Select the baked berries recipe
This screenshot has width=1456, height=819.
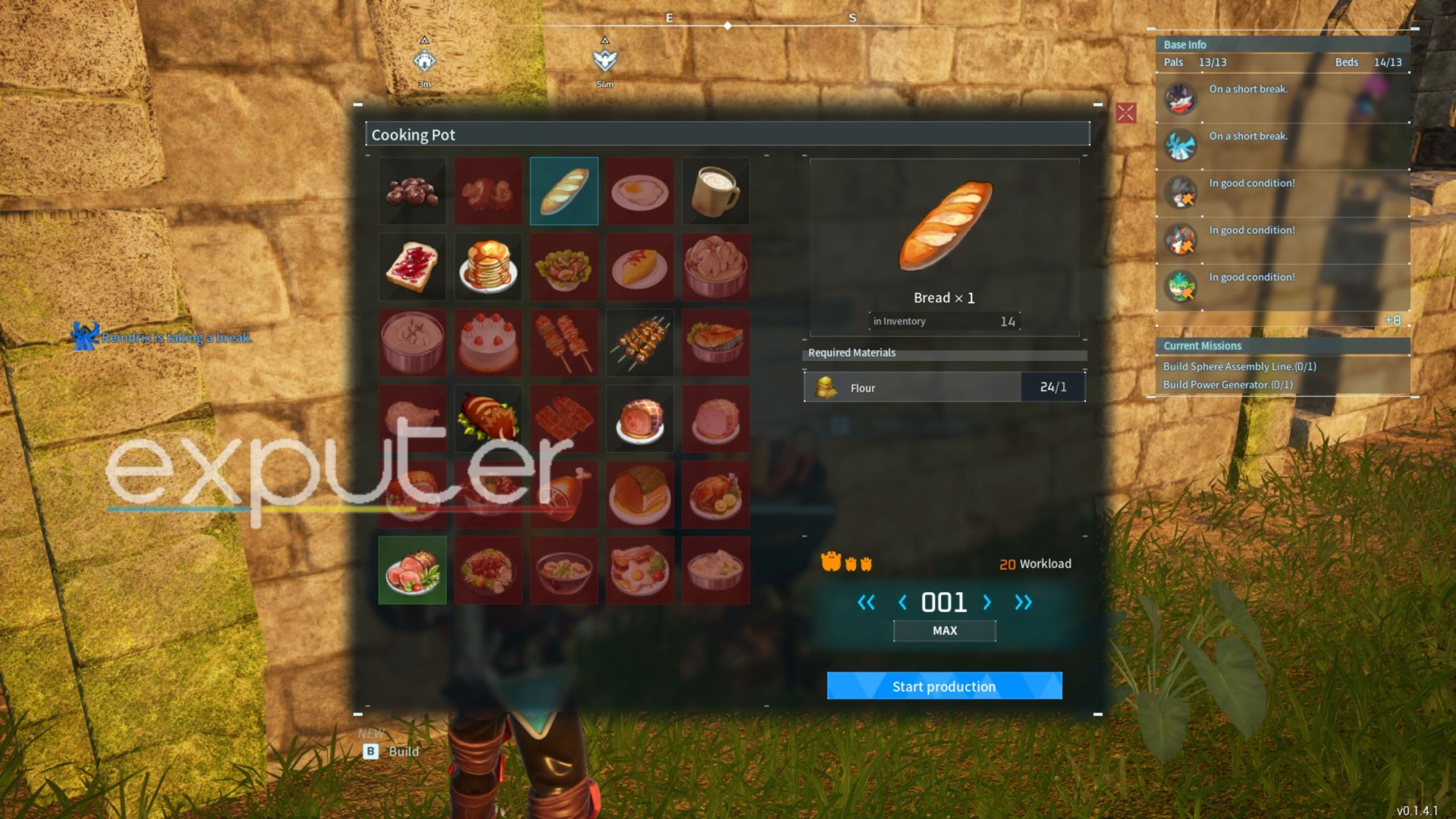412,191
